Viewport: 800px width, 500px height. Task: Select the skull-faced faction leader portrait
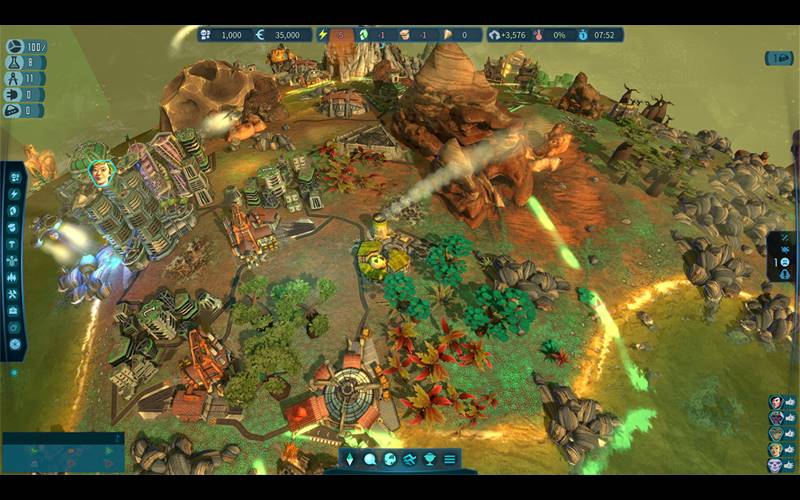775,465
